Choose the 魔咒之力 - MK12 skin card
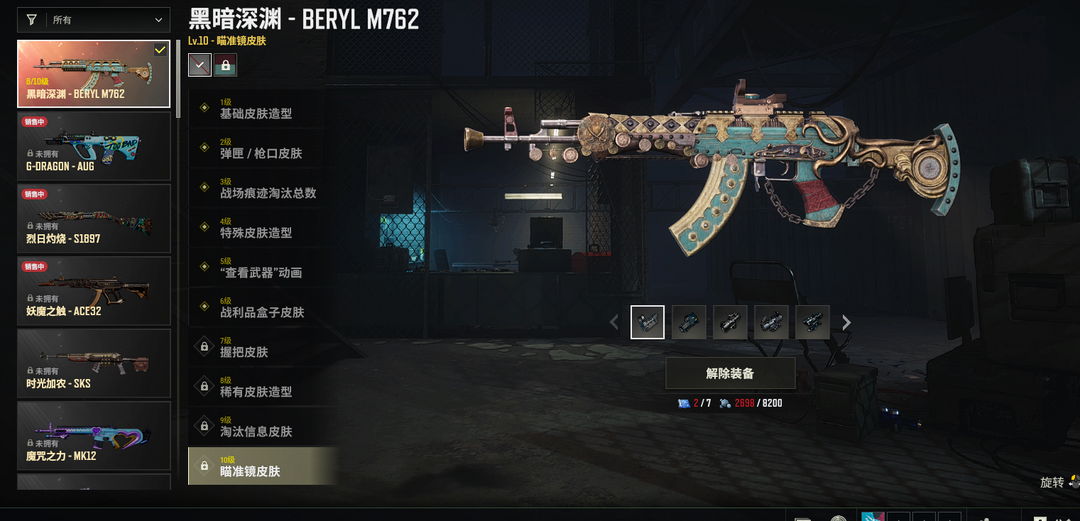The image size is (1080, 521). pos(94,436)
